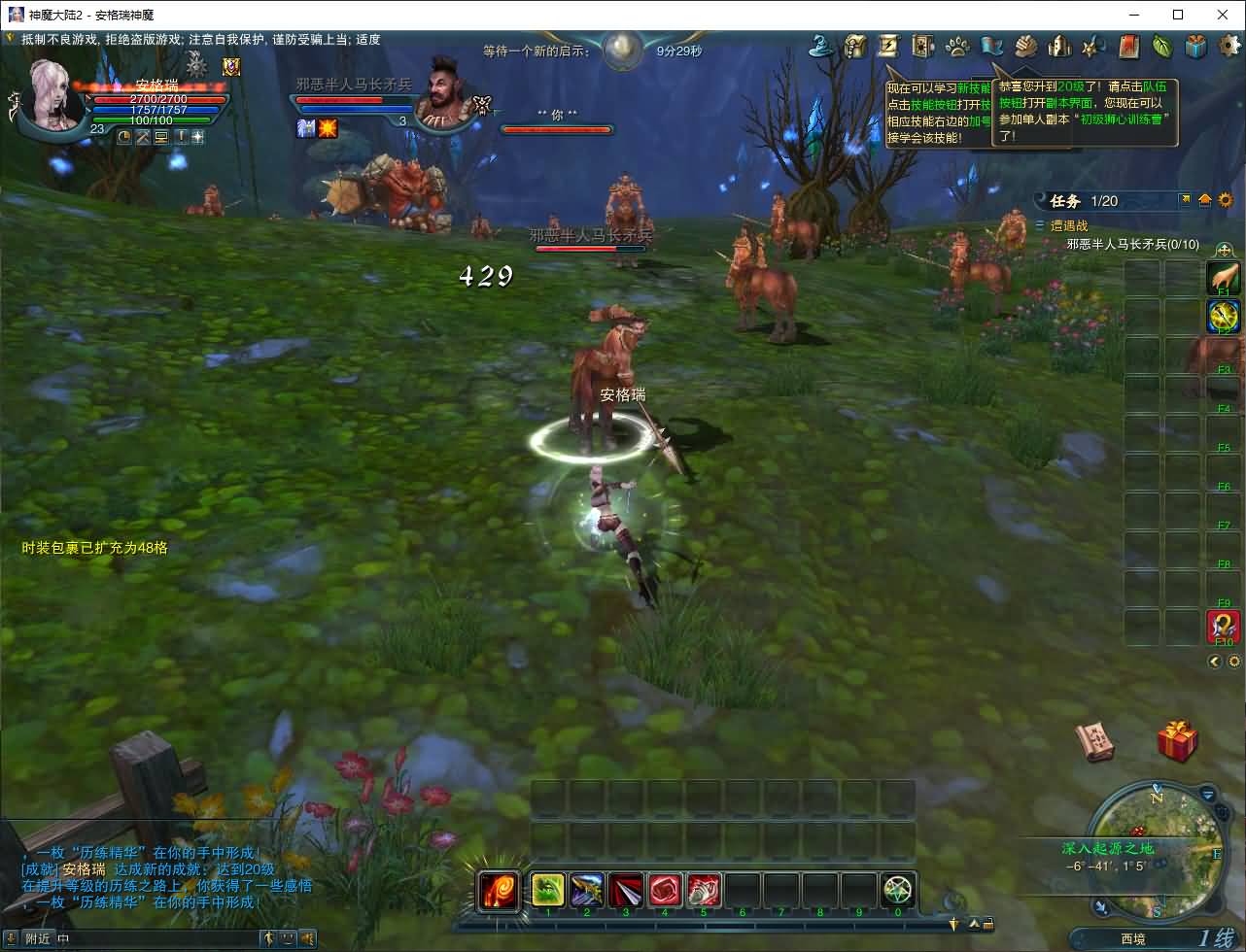Image resolution: width=1246 pixels, height=952 pixels.
Task: Use the red question mark item in F10
Action: pos(1224,627)
